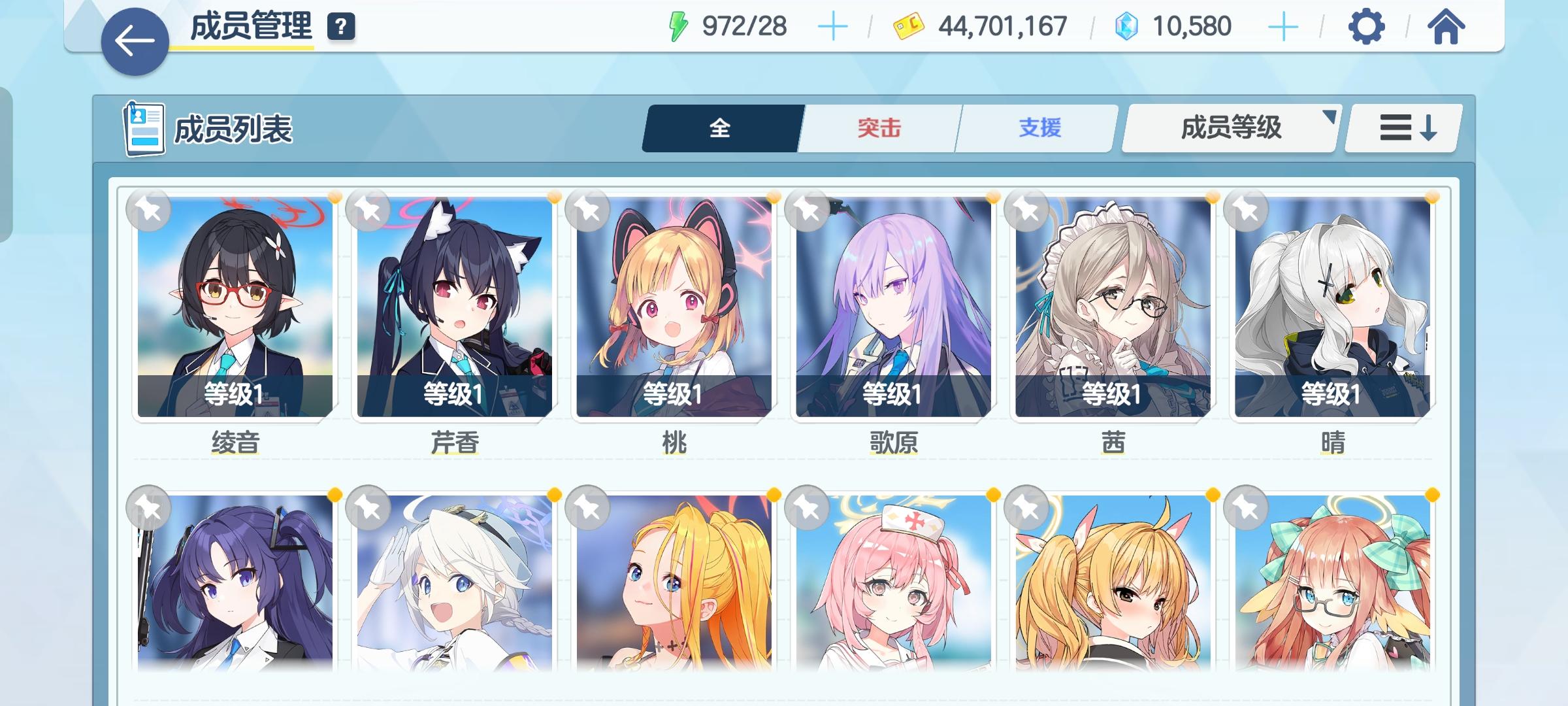Click the gold credits icon
Screen dimensions: 1568x706
click(x=908, y=26)
